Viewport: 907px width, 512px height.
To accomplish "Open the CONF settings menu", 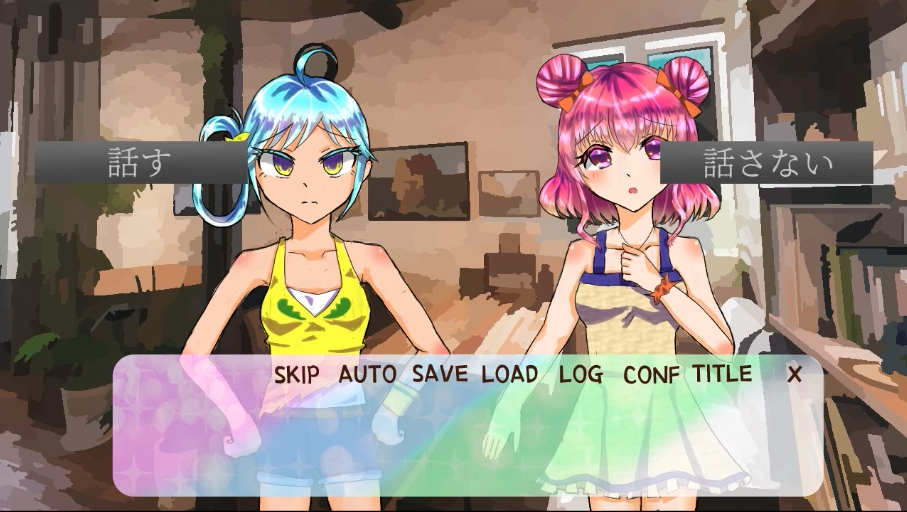I will pyautogui.click(x=652, y=375).
